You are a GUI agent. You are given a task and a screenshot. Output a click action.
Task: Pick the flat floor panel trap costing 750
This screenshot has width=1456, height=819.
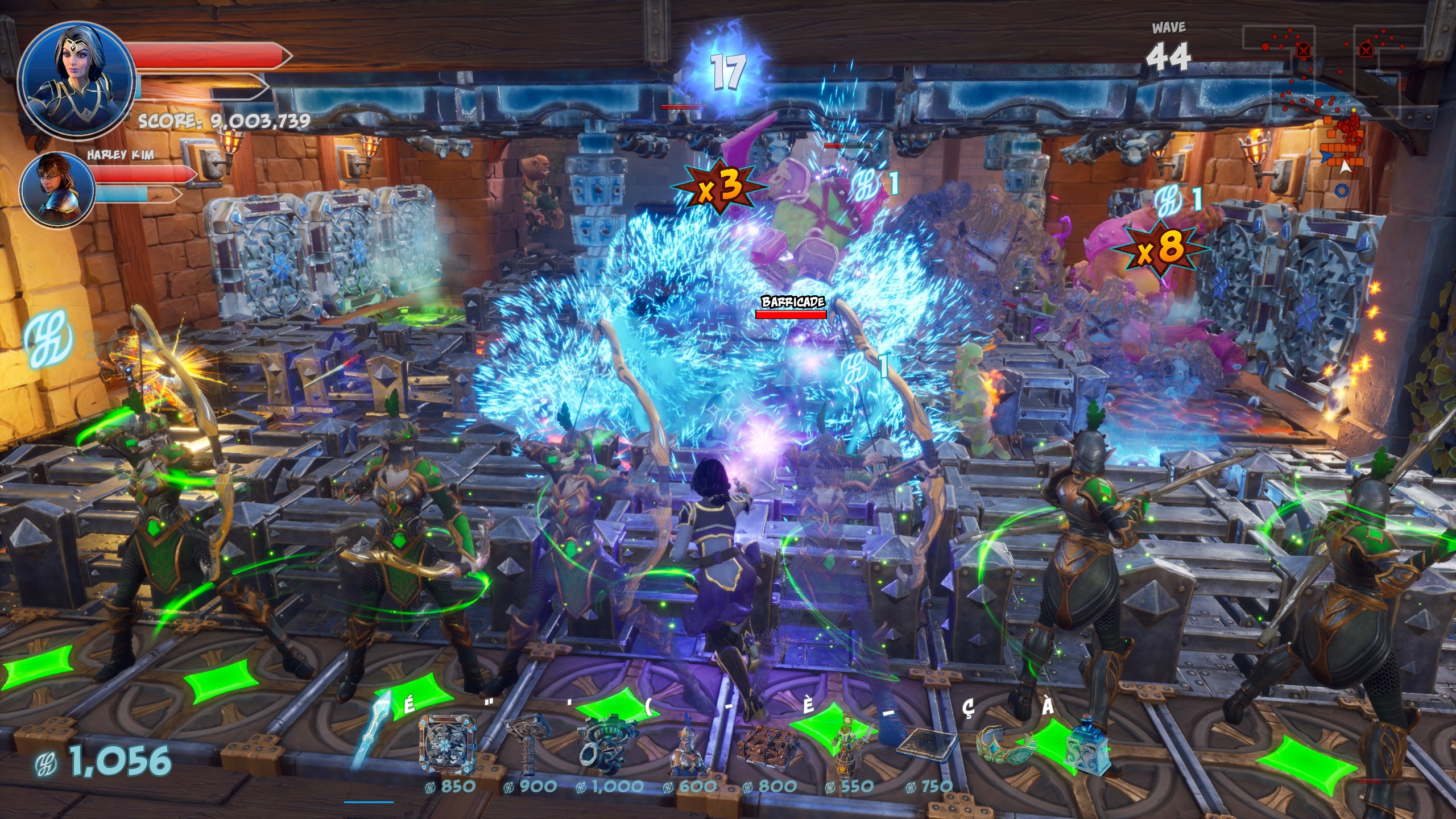[926, 745]
